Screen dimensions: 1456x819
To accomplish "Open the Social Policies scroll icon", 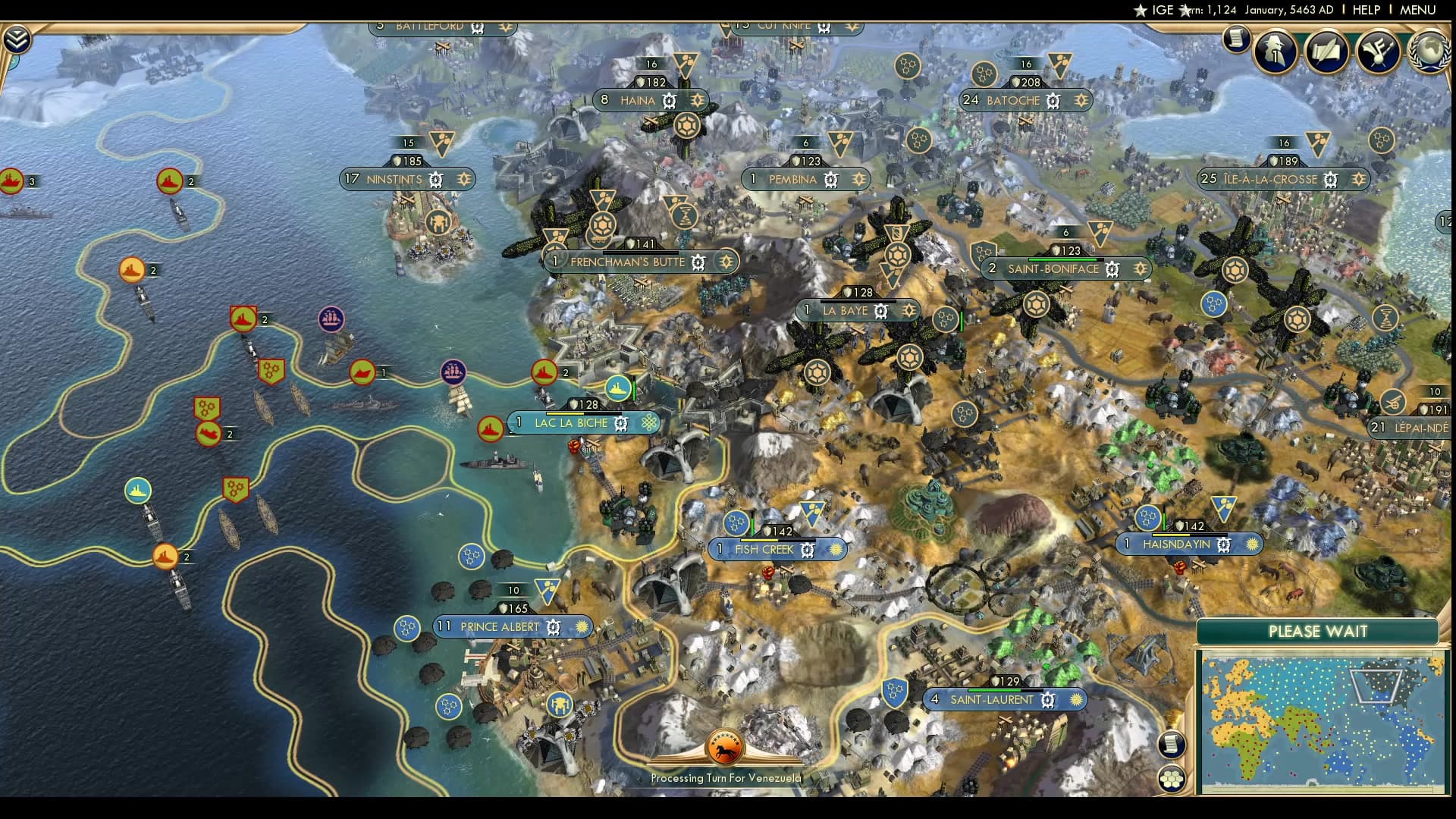I will tap(1326, 52).
